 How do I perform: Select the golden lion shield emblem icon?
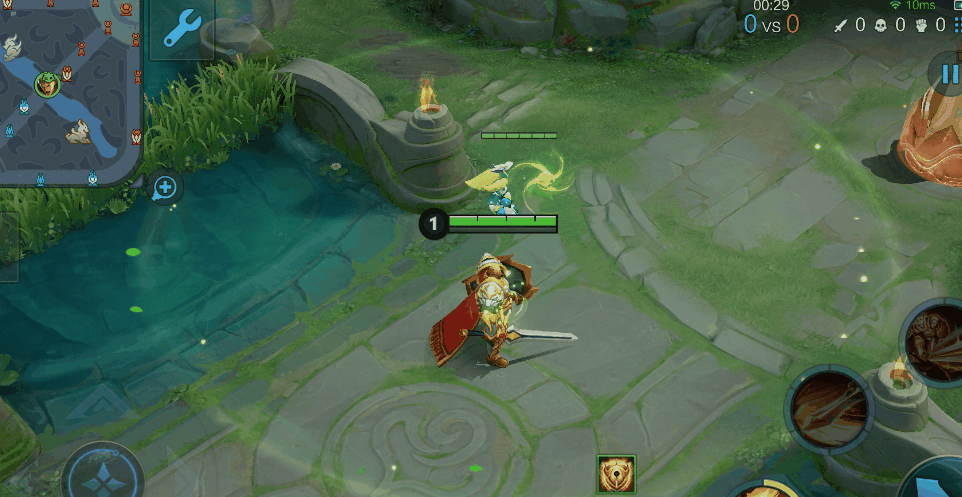click(x=616, y=474)
